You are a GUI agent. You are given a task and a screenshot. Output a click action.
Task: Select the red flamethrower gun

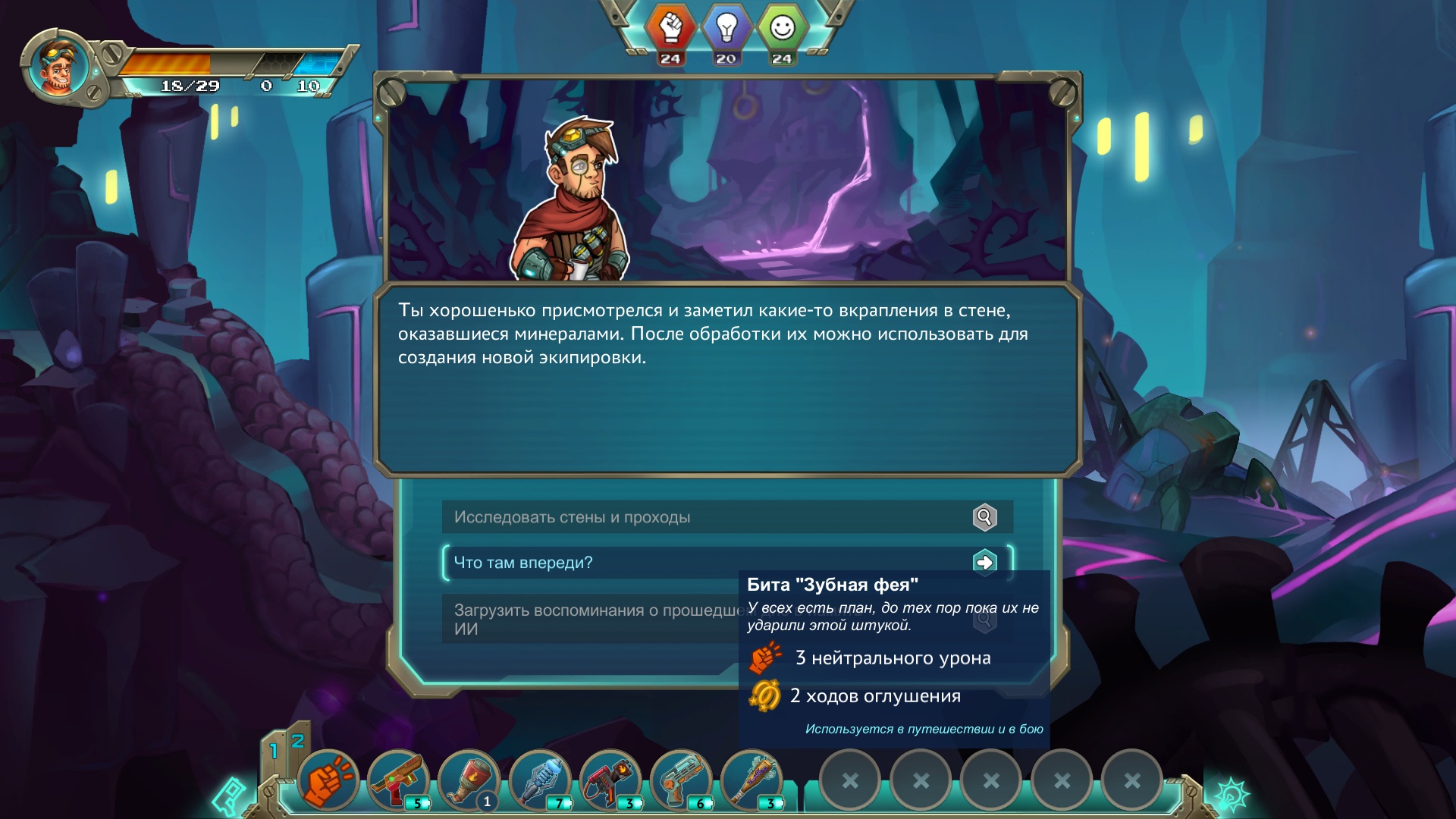[x=610, y=780]
